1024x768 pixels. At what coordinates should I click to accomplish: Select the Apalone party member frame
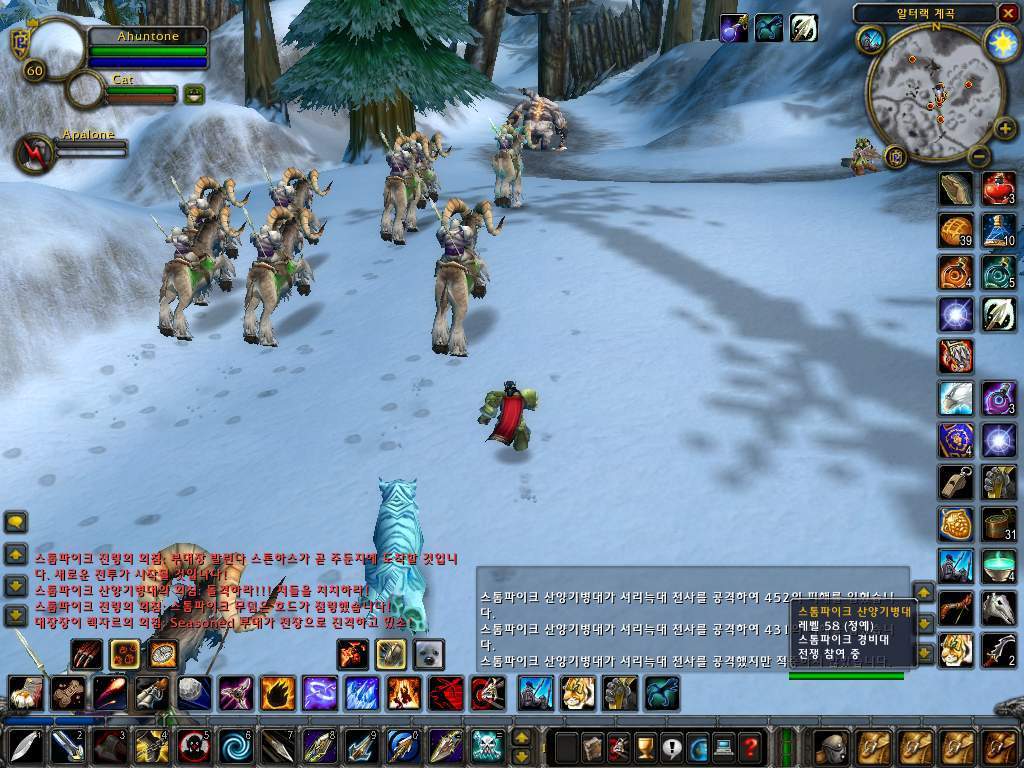pyautogui.click(x=36, y=153)
